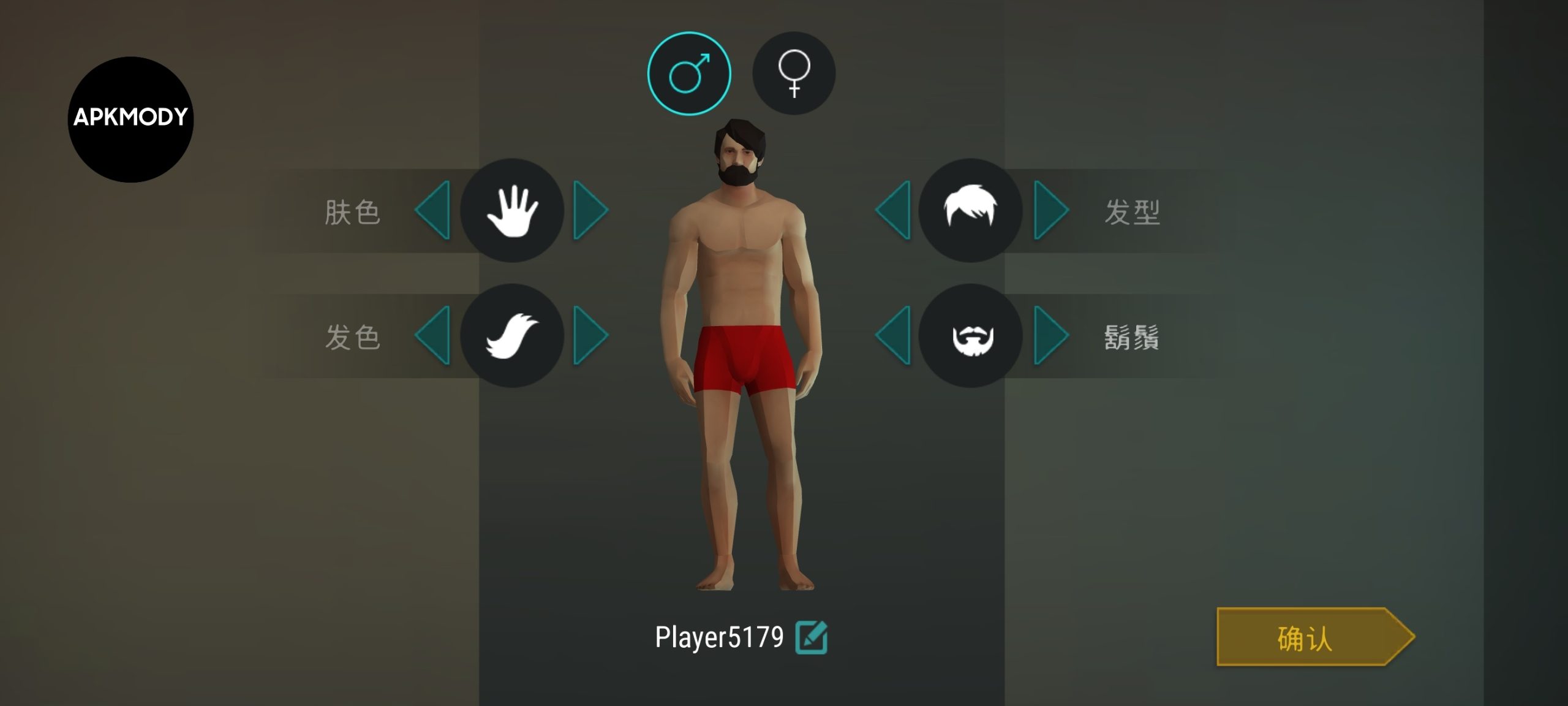
Task: Switch to next hair color (发色)
Action: [590, 335]
